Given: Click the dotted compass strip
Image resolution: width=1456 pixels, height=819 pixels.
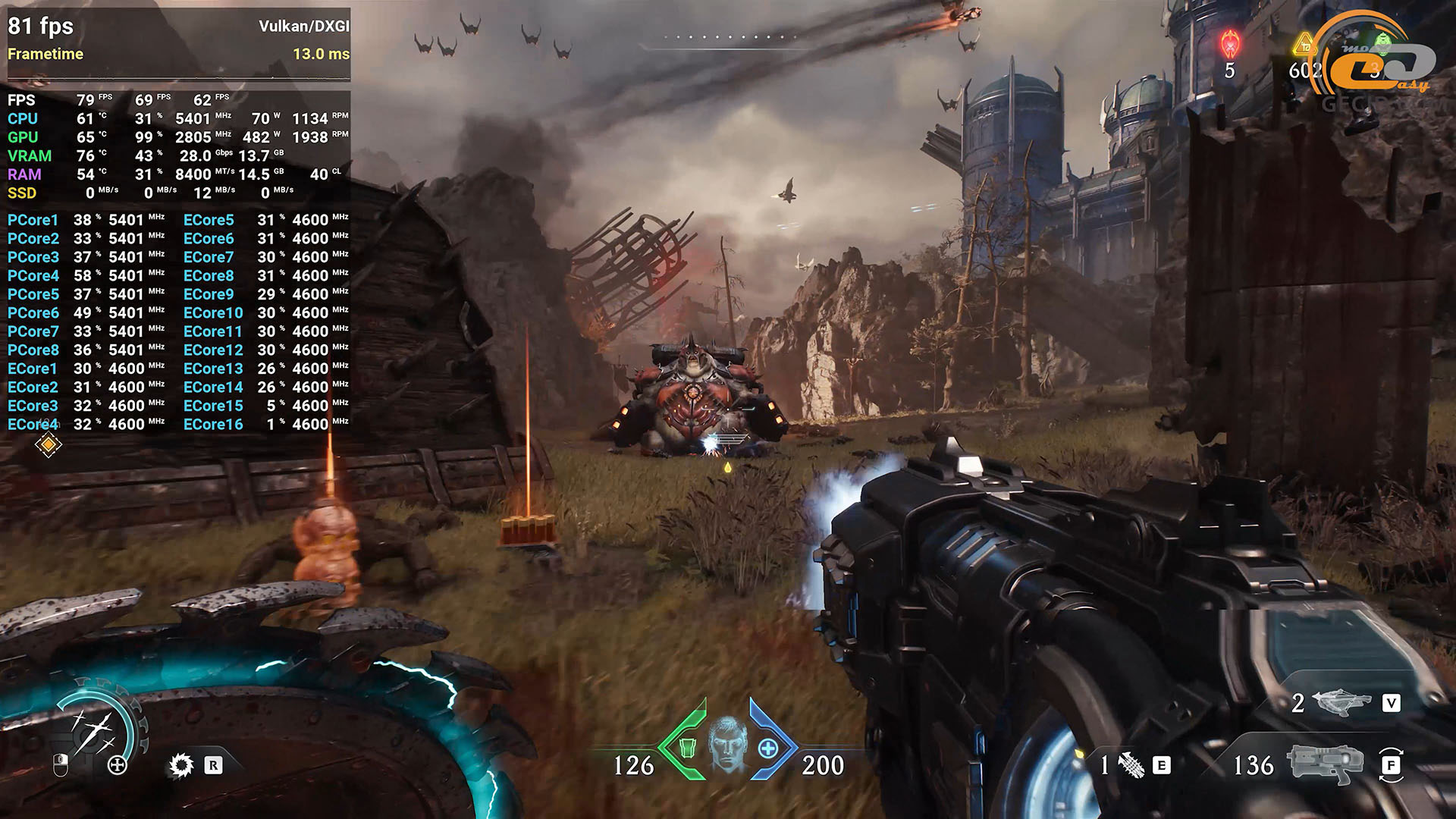Looking at the screenshot, I should tap(730, 36).
